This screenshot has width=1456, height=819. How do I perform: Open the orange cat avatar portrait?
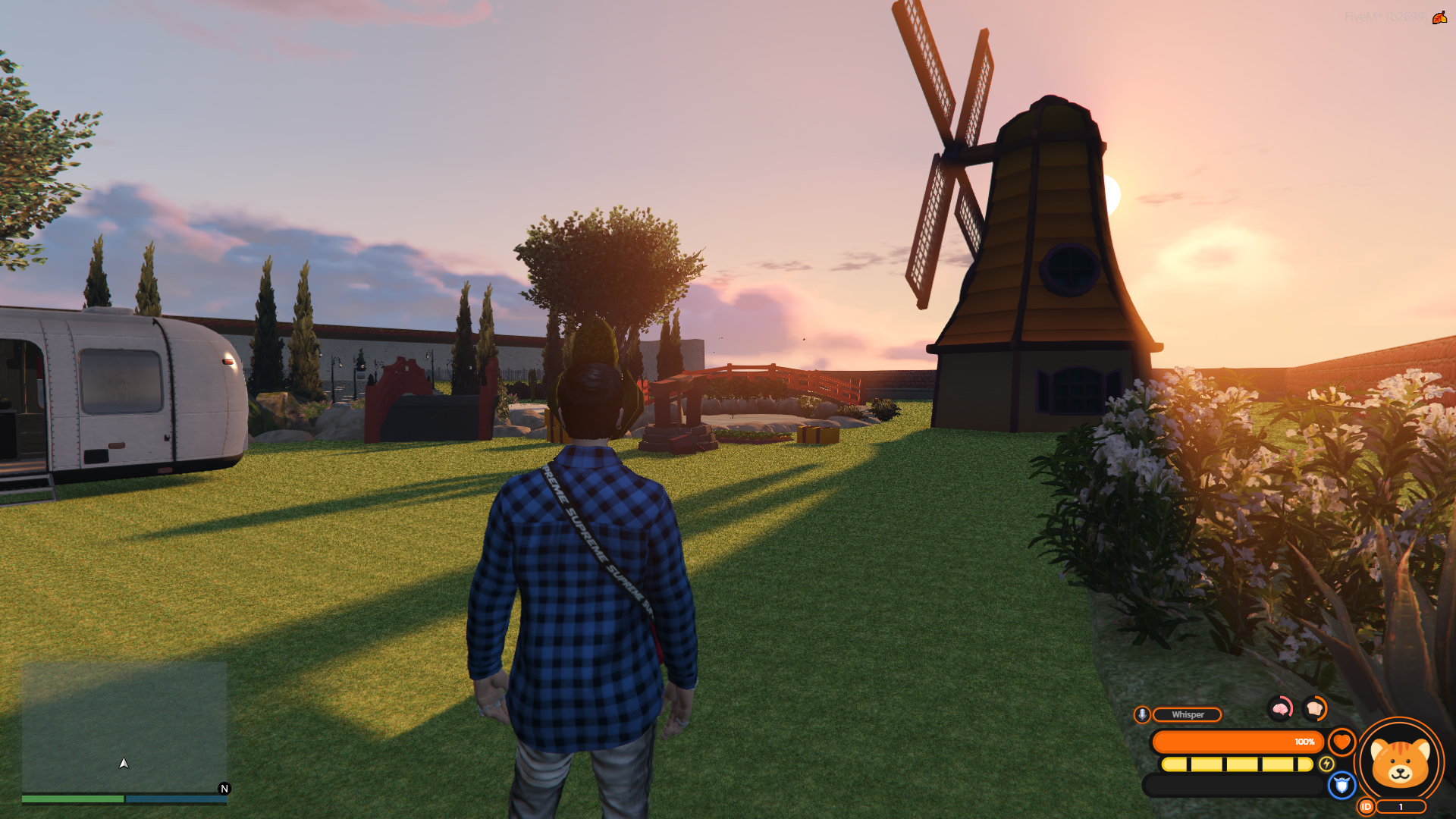1400,762
